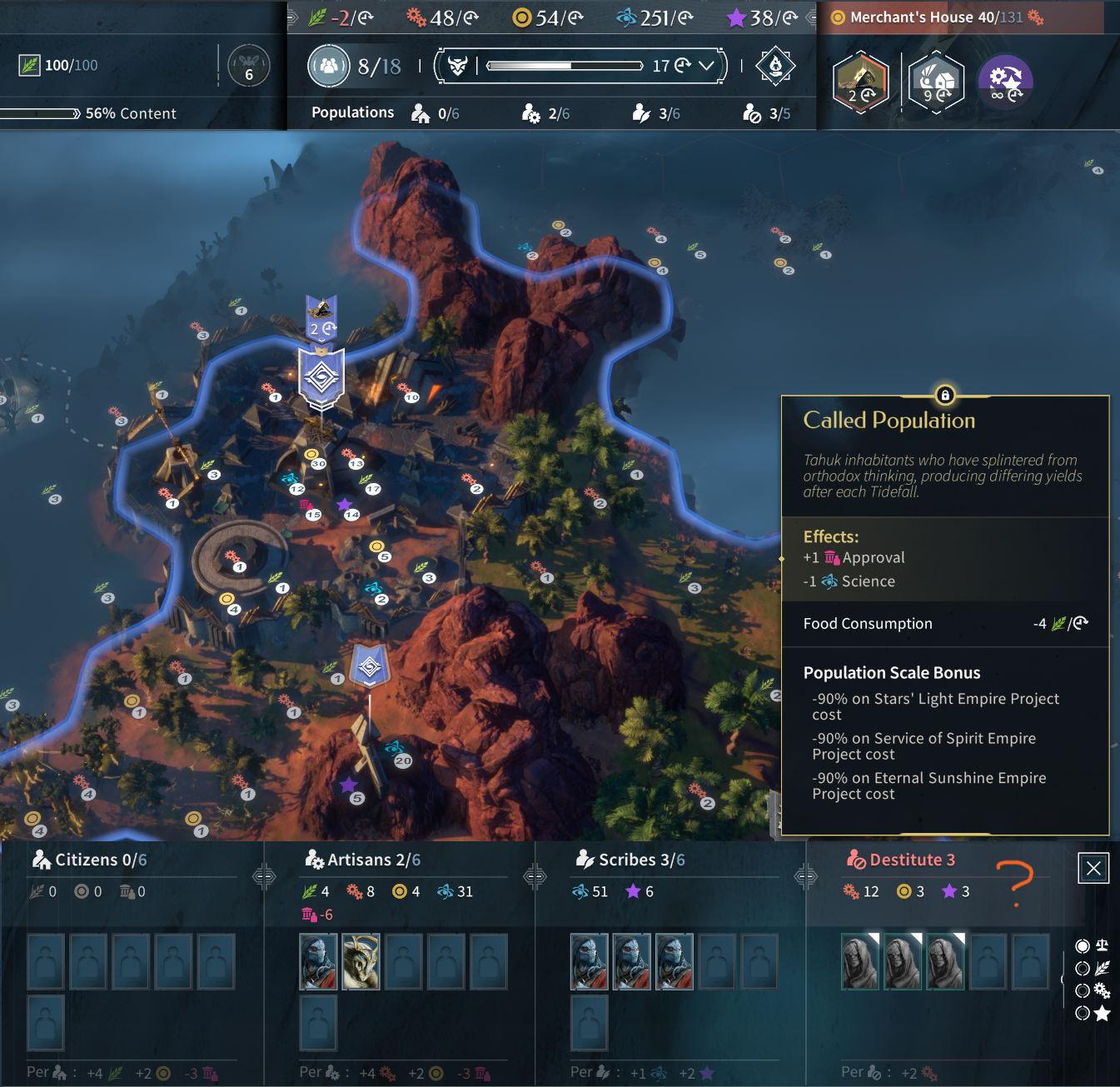
Task: Open the Merchant's House construction queue item
Action: [861, 82]
